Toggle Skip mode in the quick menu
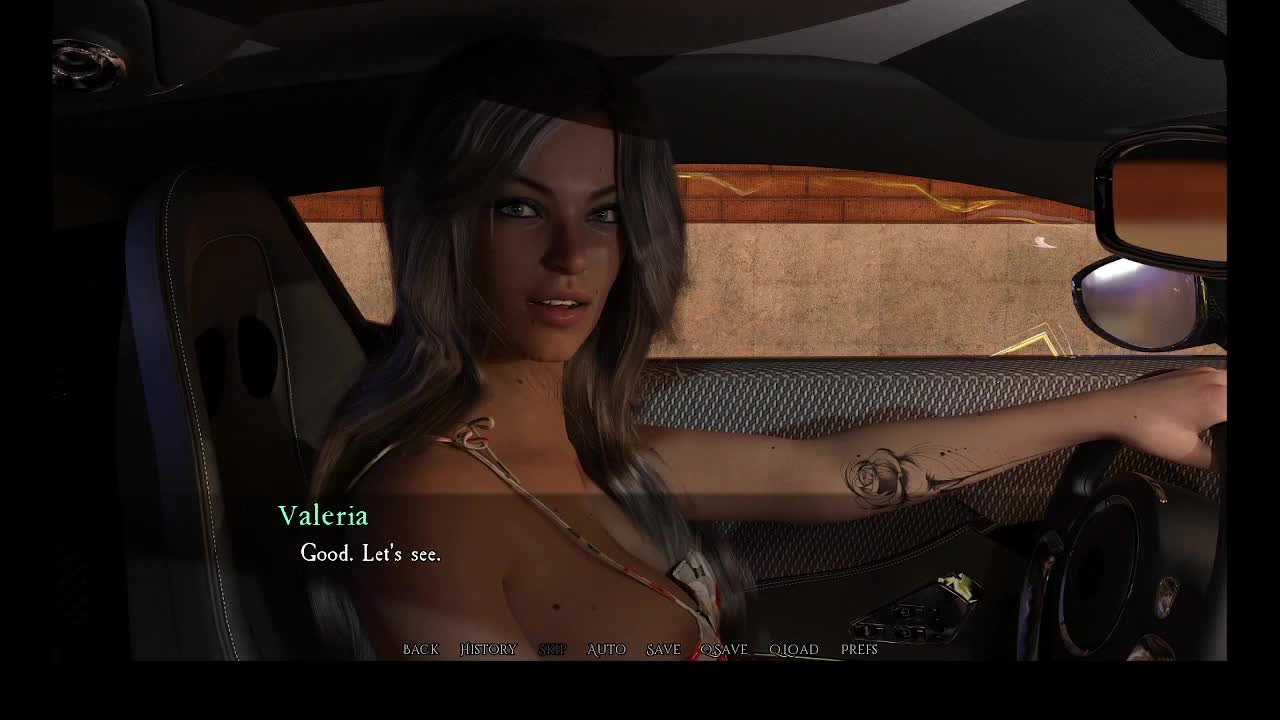 (x=552, y=650)
